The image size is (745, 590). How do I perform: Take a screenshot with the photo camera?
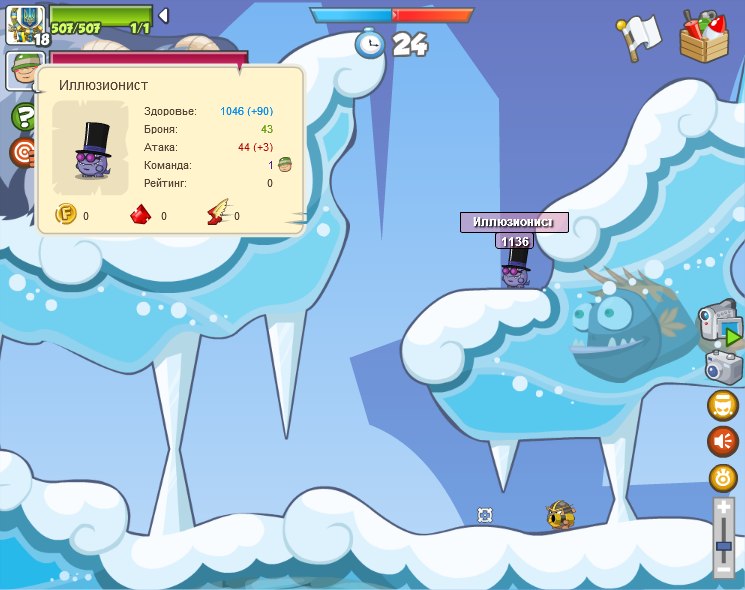point(723,367)
